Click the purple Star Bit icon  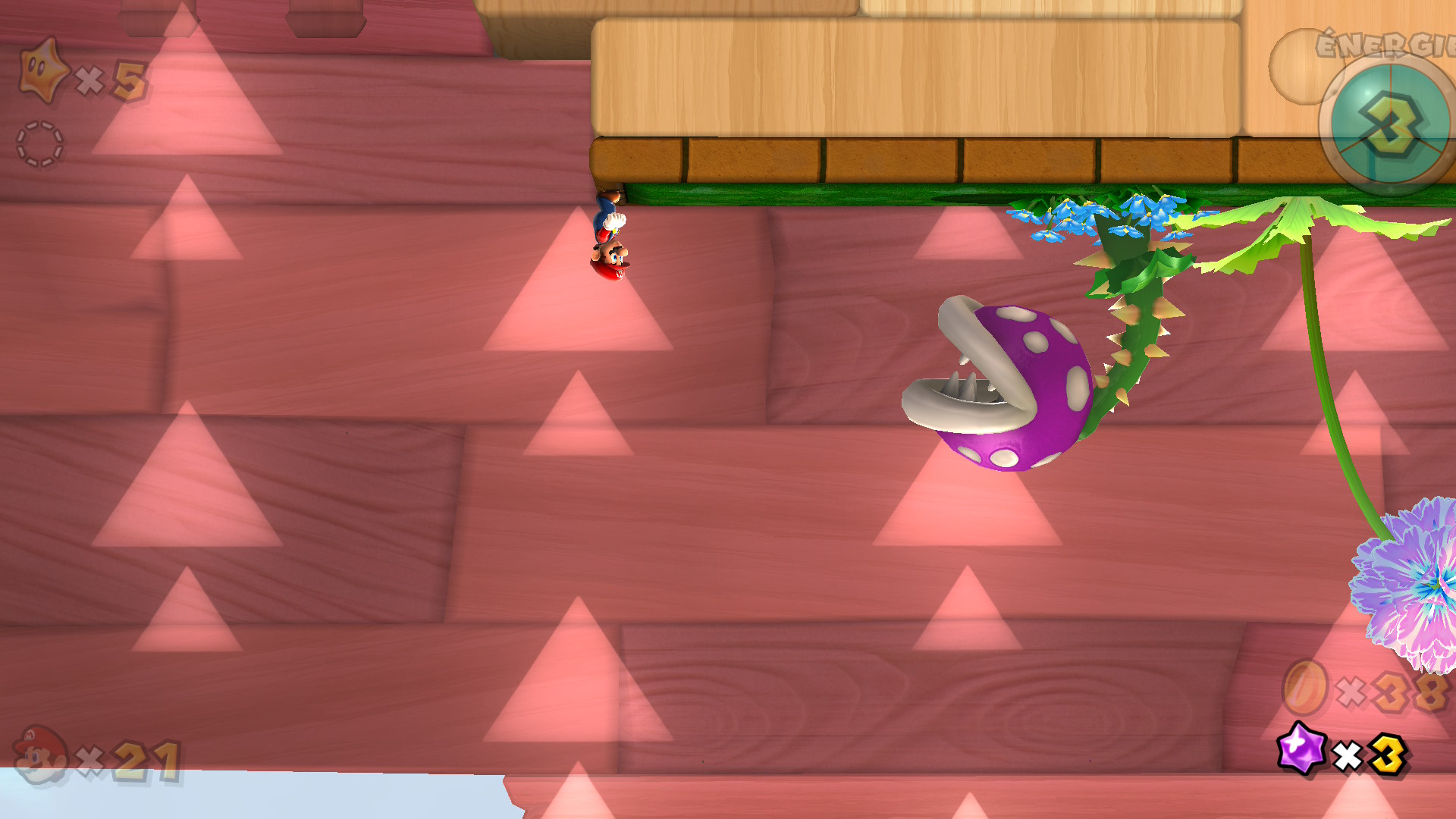point(1301,747)
